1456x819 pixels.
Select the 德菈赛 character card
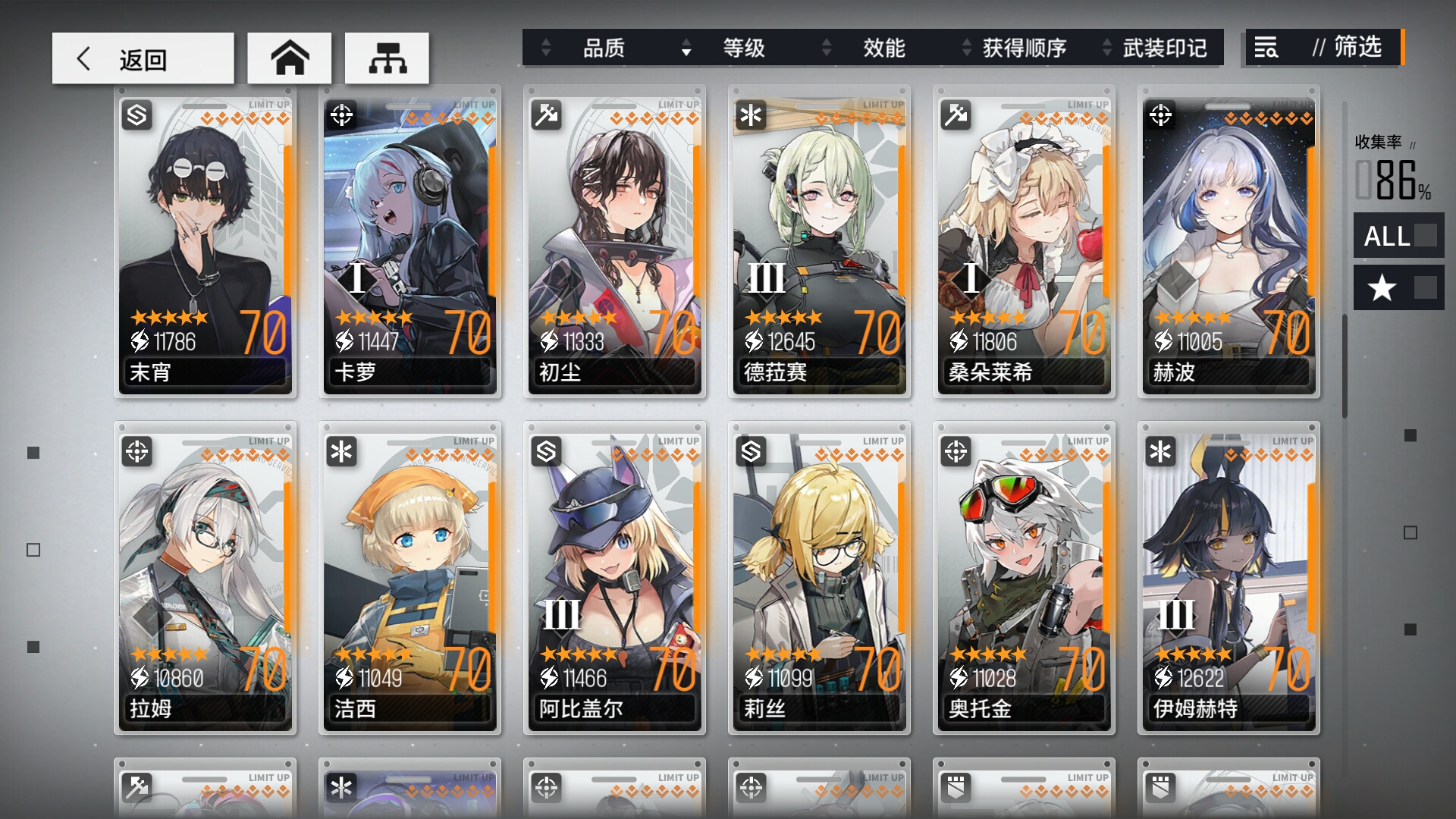[x=819, y=243]
